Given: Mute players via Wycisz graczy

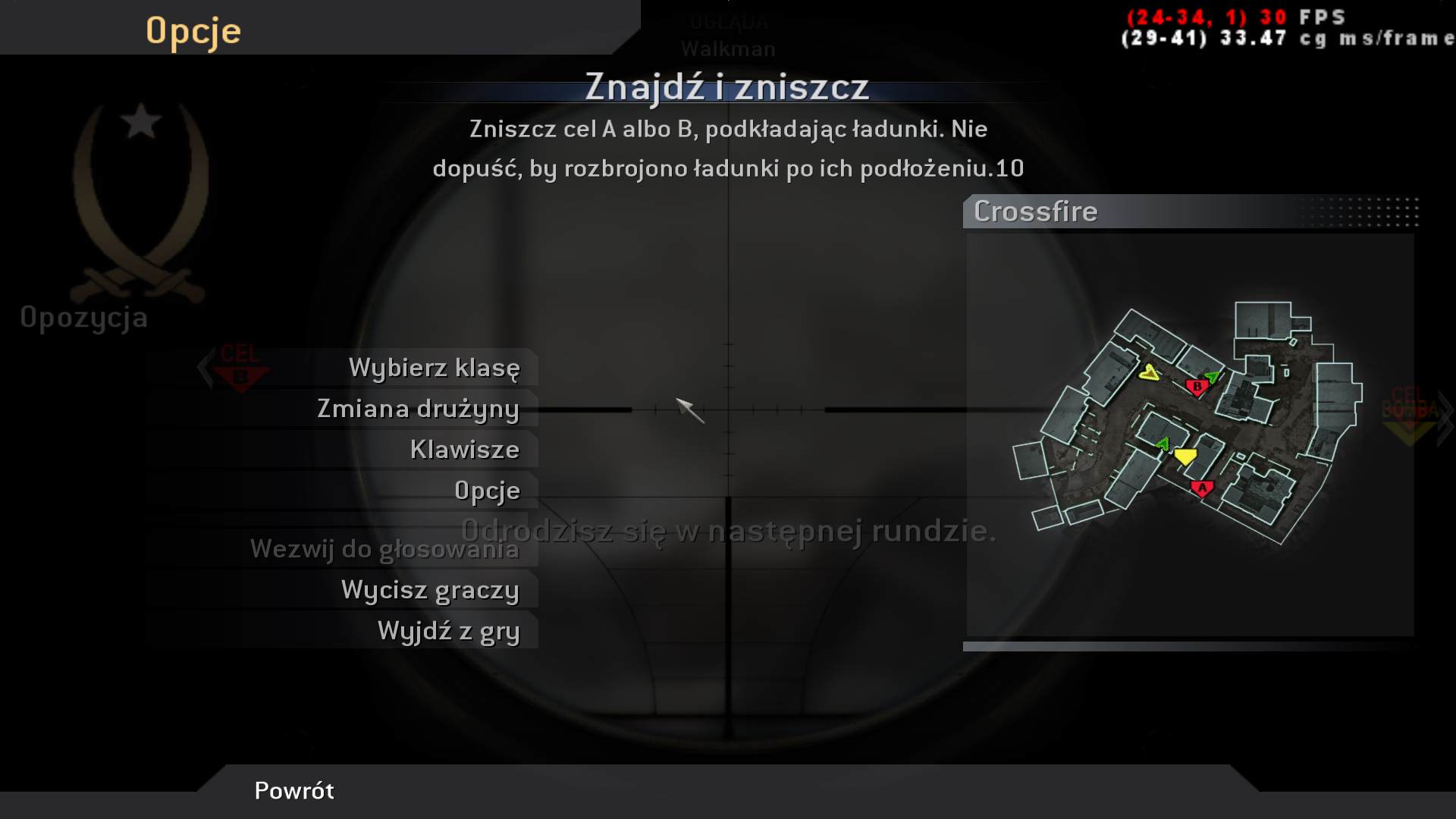Looking at the screenshot, I should point(430,589).
